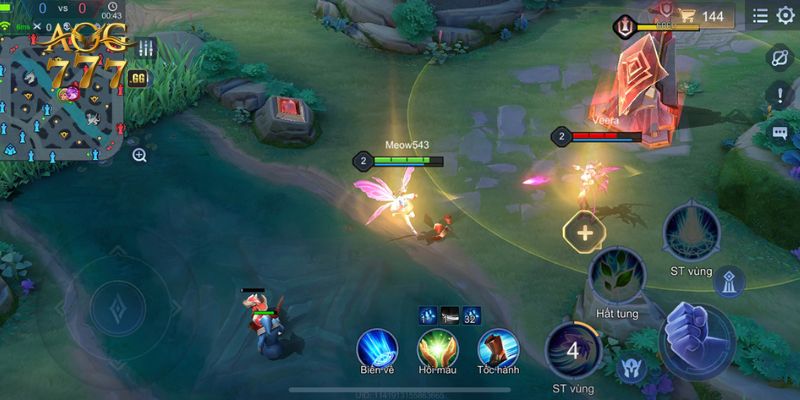Tap the plus skill upgrade button

point(585,233)
